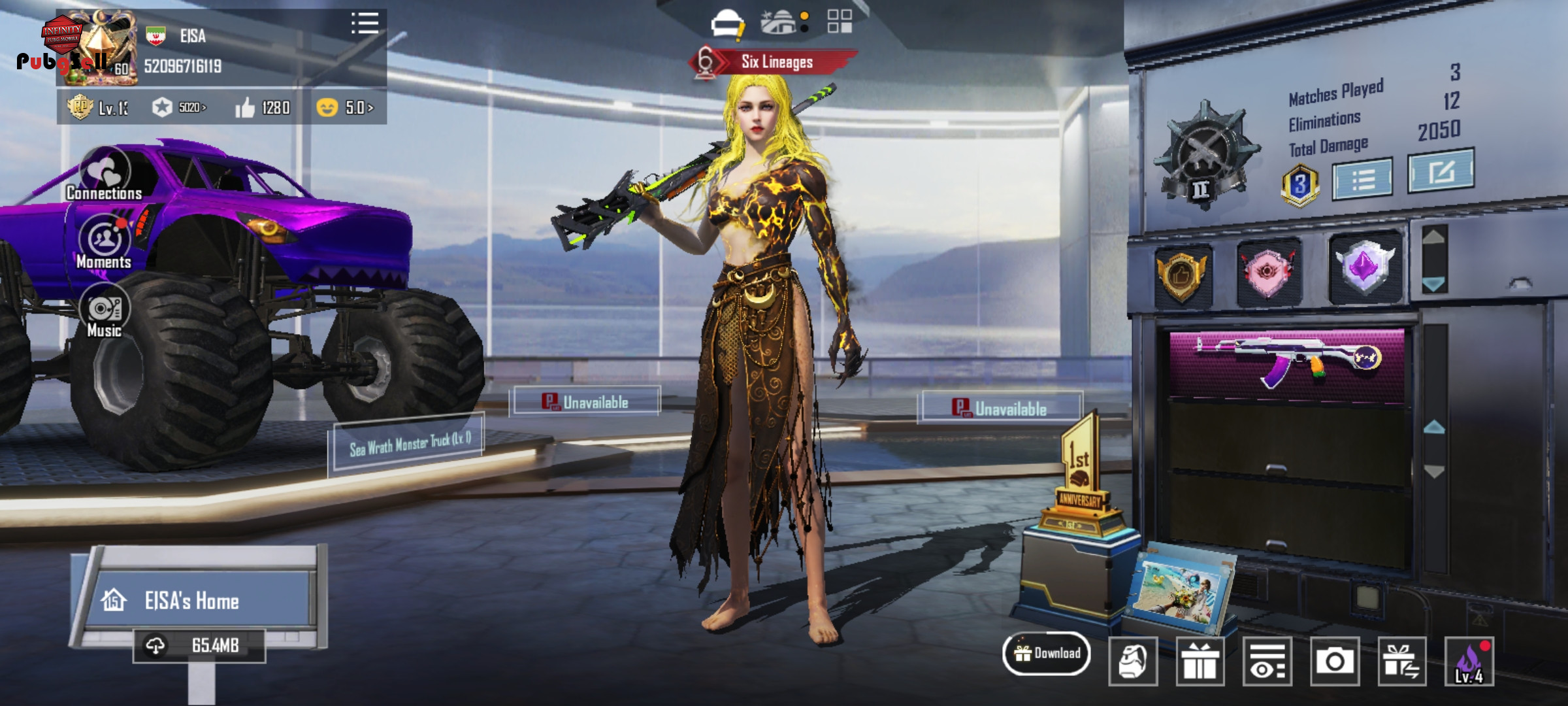Give a like with the thumbs-up icon
The width and height of the screenshot is (1568, 706).
[x=246, y=108]
